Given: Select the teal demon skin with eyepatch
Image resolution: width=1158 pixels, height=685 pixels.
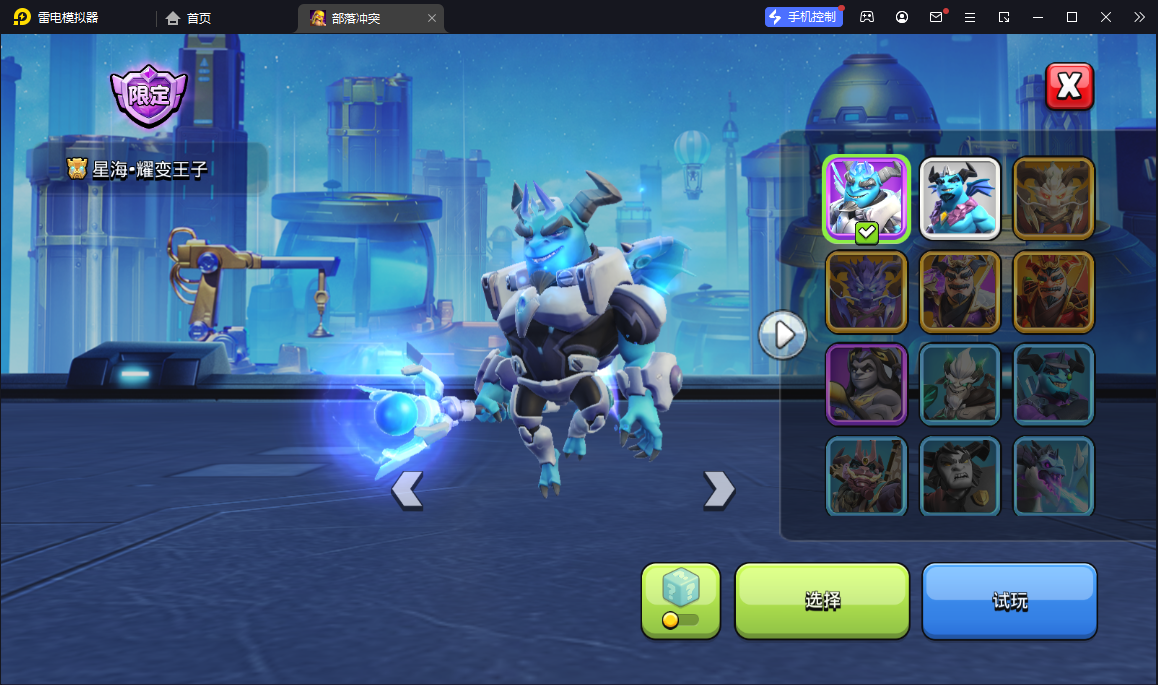Looking at the screenshot, I should pos(1054,384).
